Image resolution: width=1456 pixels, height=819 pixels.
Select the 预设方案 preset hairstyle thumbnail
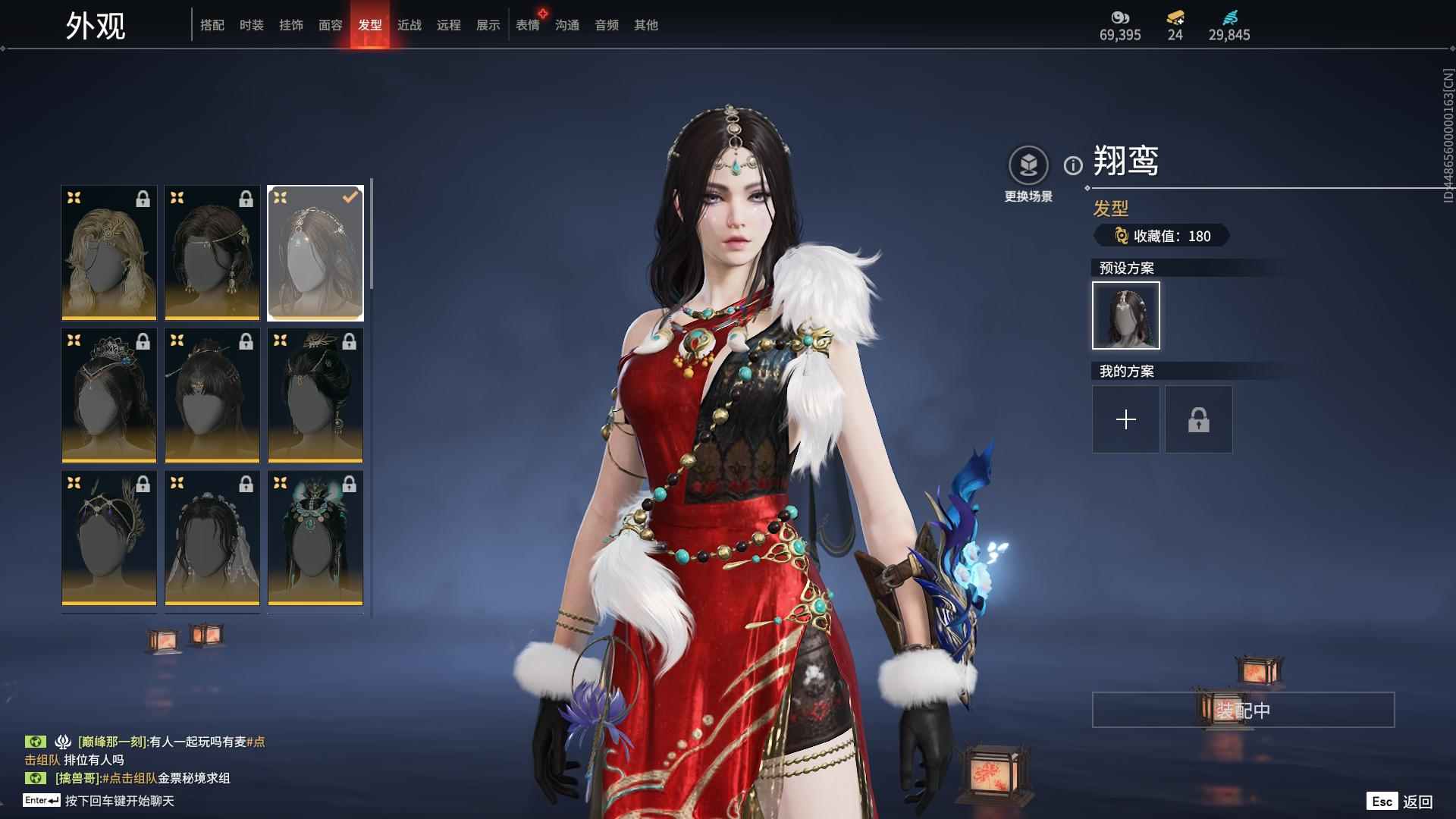click(1125, 315)
